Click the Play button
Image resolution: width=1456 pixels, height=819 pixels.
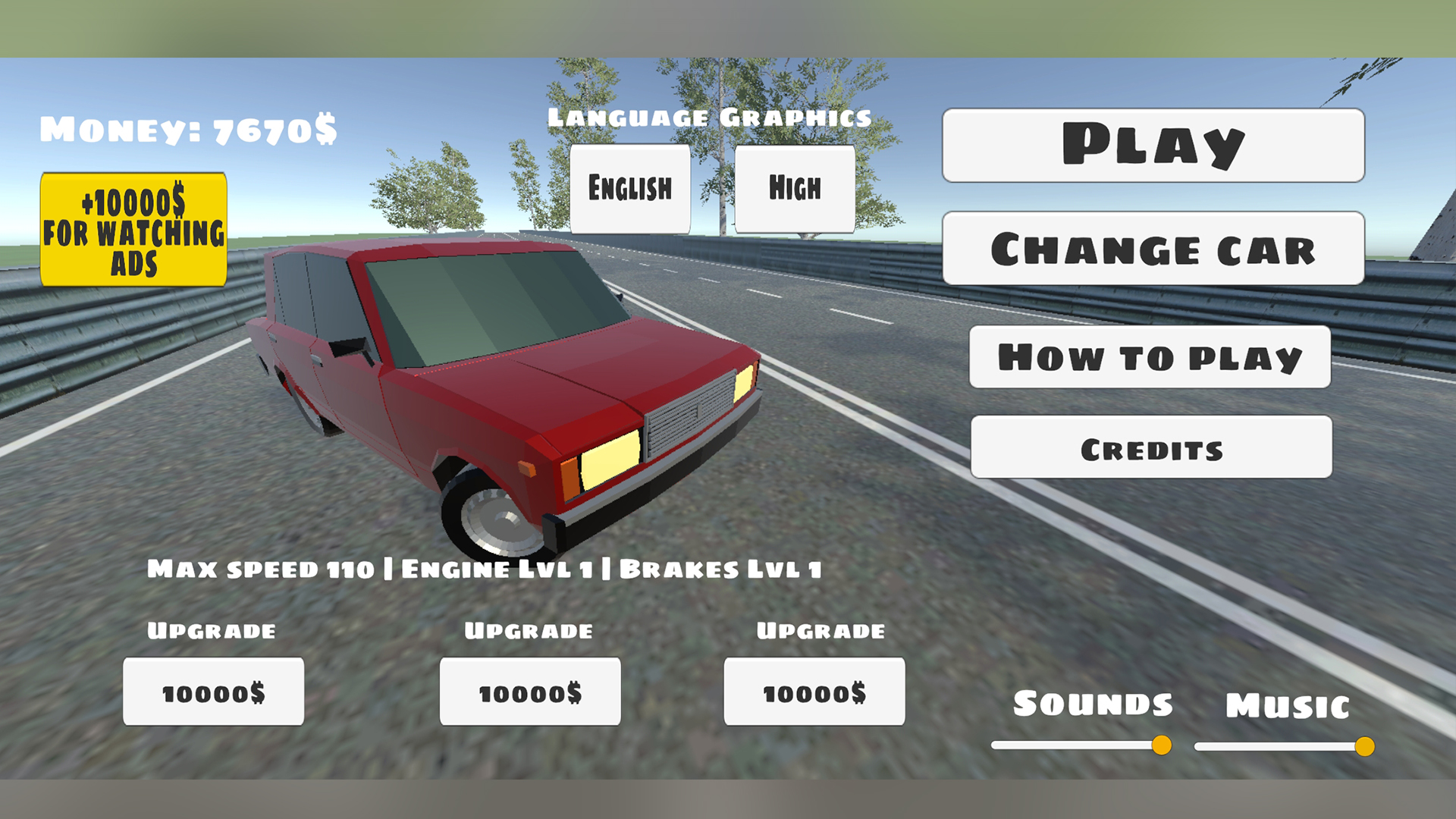click(x=1153, y=146)
